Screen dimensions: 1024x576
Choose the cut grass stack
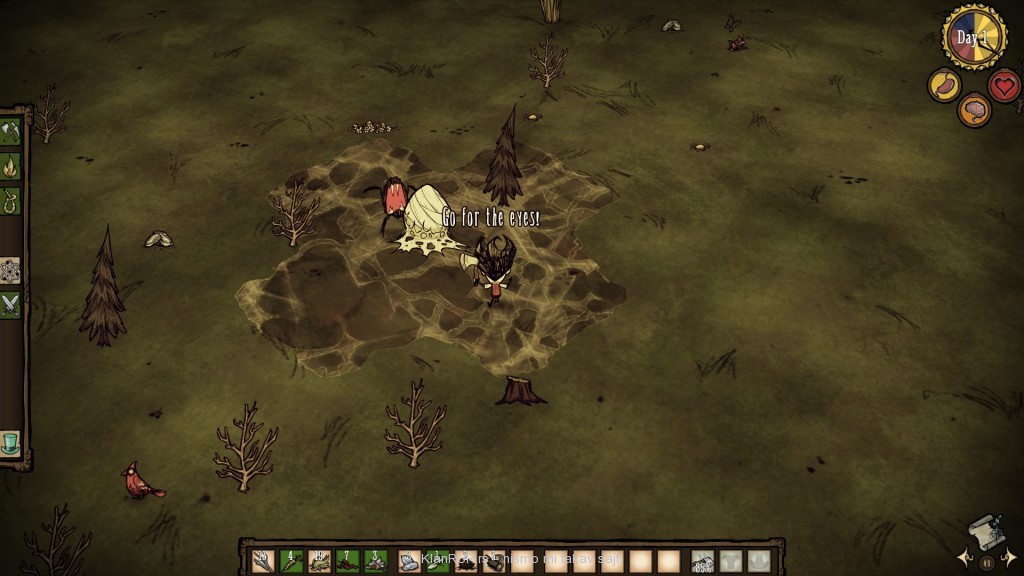pyautogui.click(x=319, y=562)
